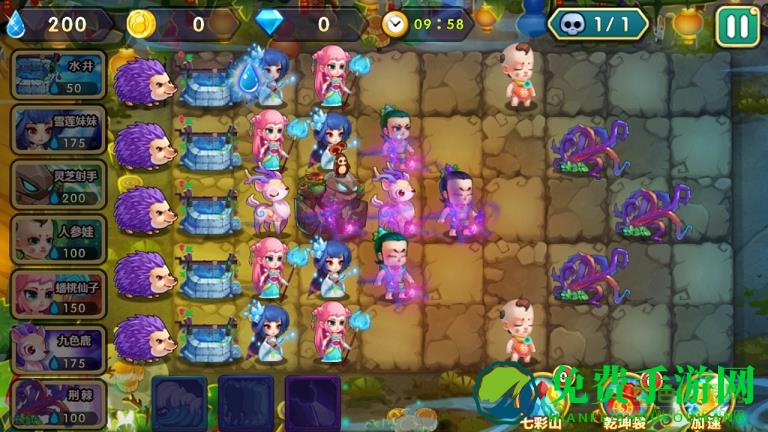Choose the 蟠桃仙子 unit card

[x=58, y=293]
